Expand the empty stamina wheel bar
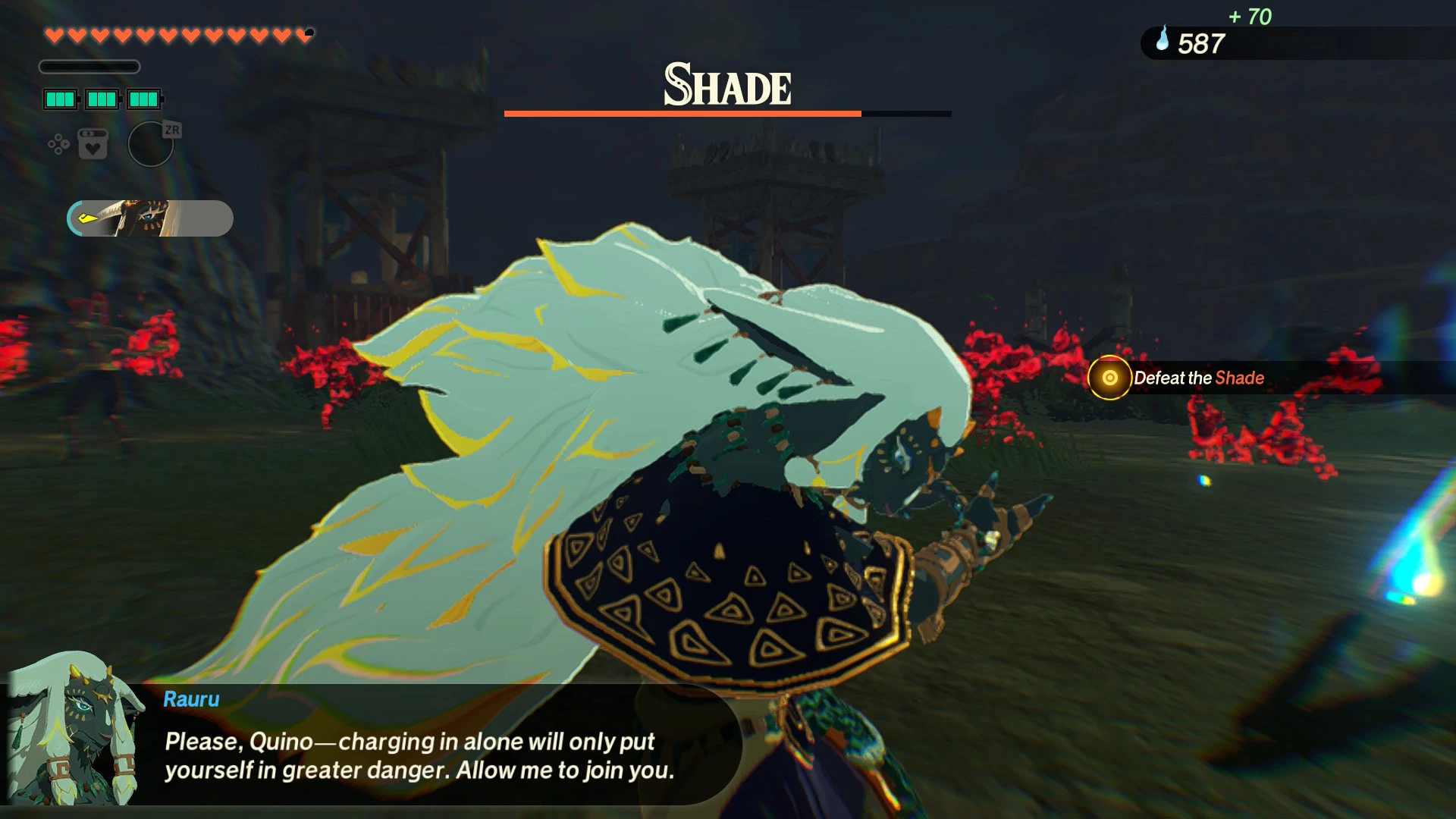Viewport: 1456px width, 819px height. point(89,67)
